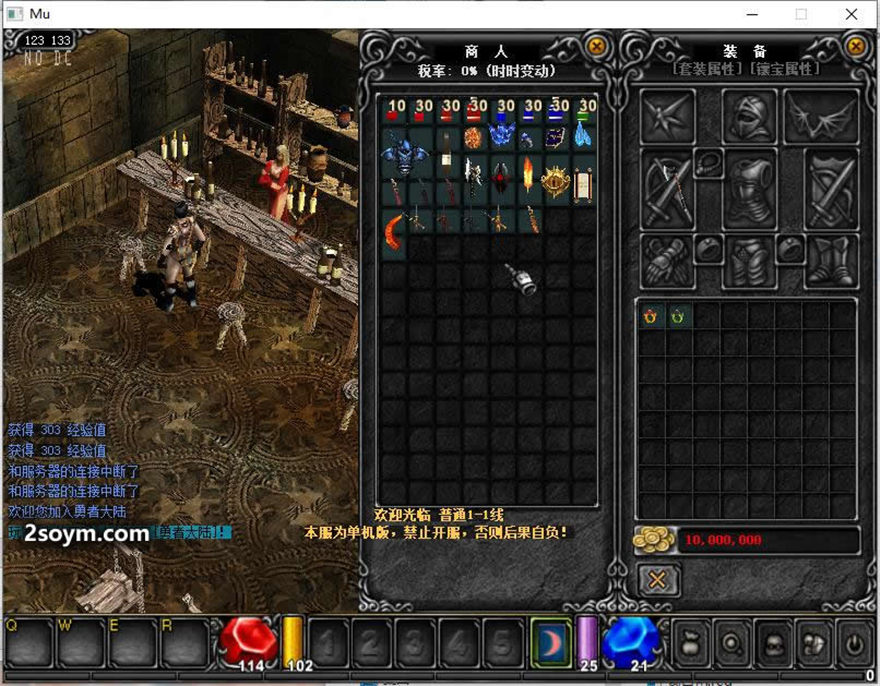Screen dimensions: 880x686
Task: Close the Mu game window
Action: pos(851,14)
